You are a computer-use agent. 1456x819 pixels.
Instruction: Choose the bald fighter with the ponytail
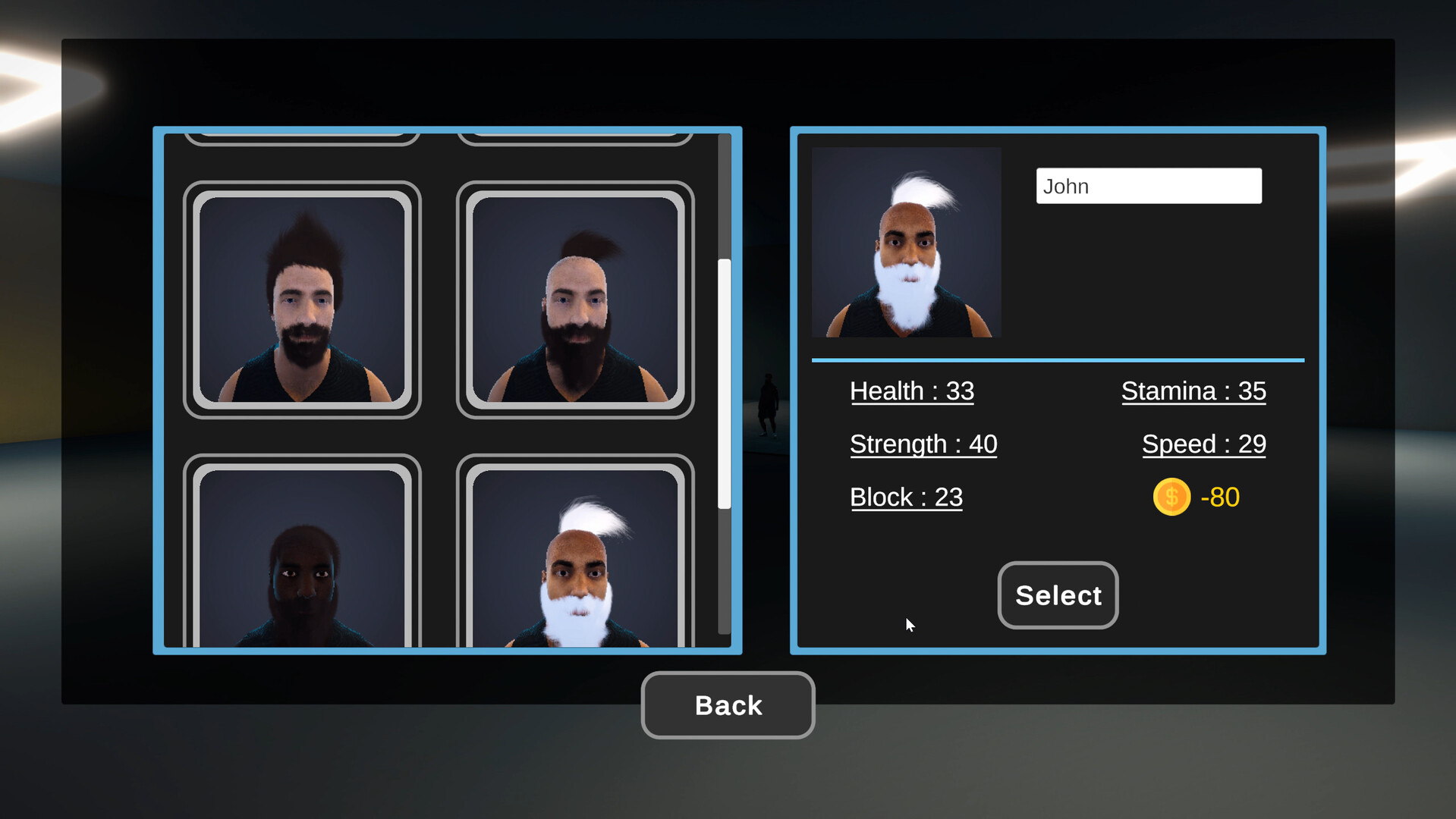(575, 300)
